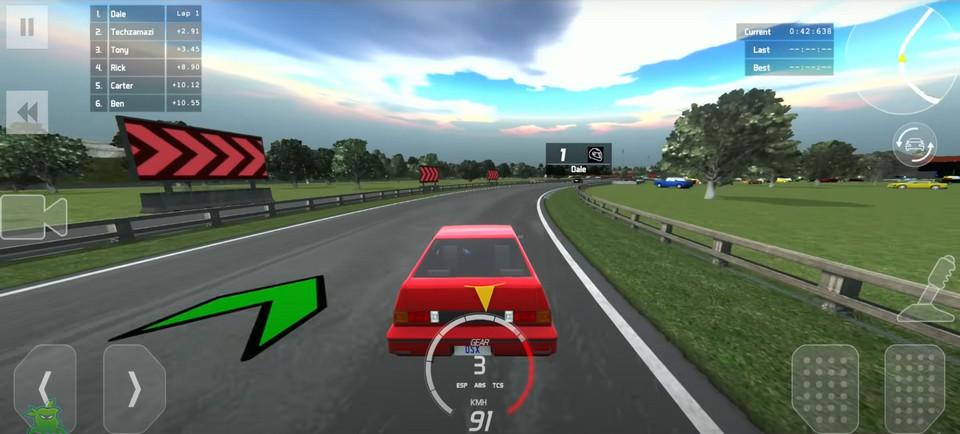This screenshot has height=434, width=960.
Task: Switch the camera view
Action: click(x=32, y=216)
